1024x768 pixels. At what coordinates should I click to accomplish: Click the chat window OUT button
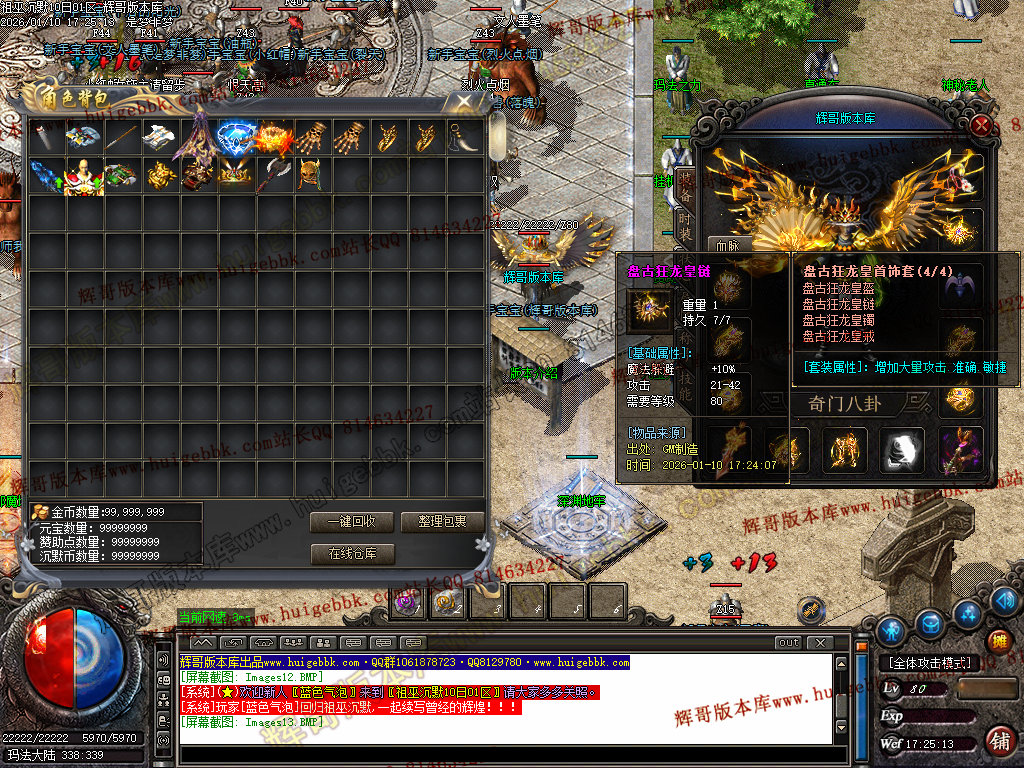pos(789,642)
